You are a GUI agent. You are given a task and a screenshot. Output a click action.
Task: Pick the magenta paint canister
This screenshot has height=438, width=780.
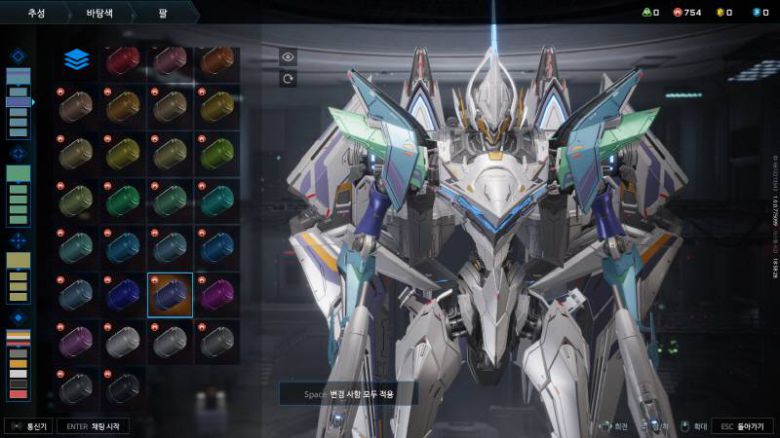pyautogui.click(x=216, y=295)
